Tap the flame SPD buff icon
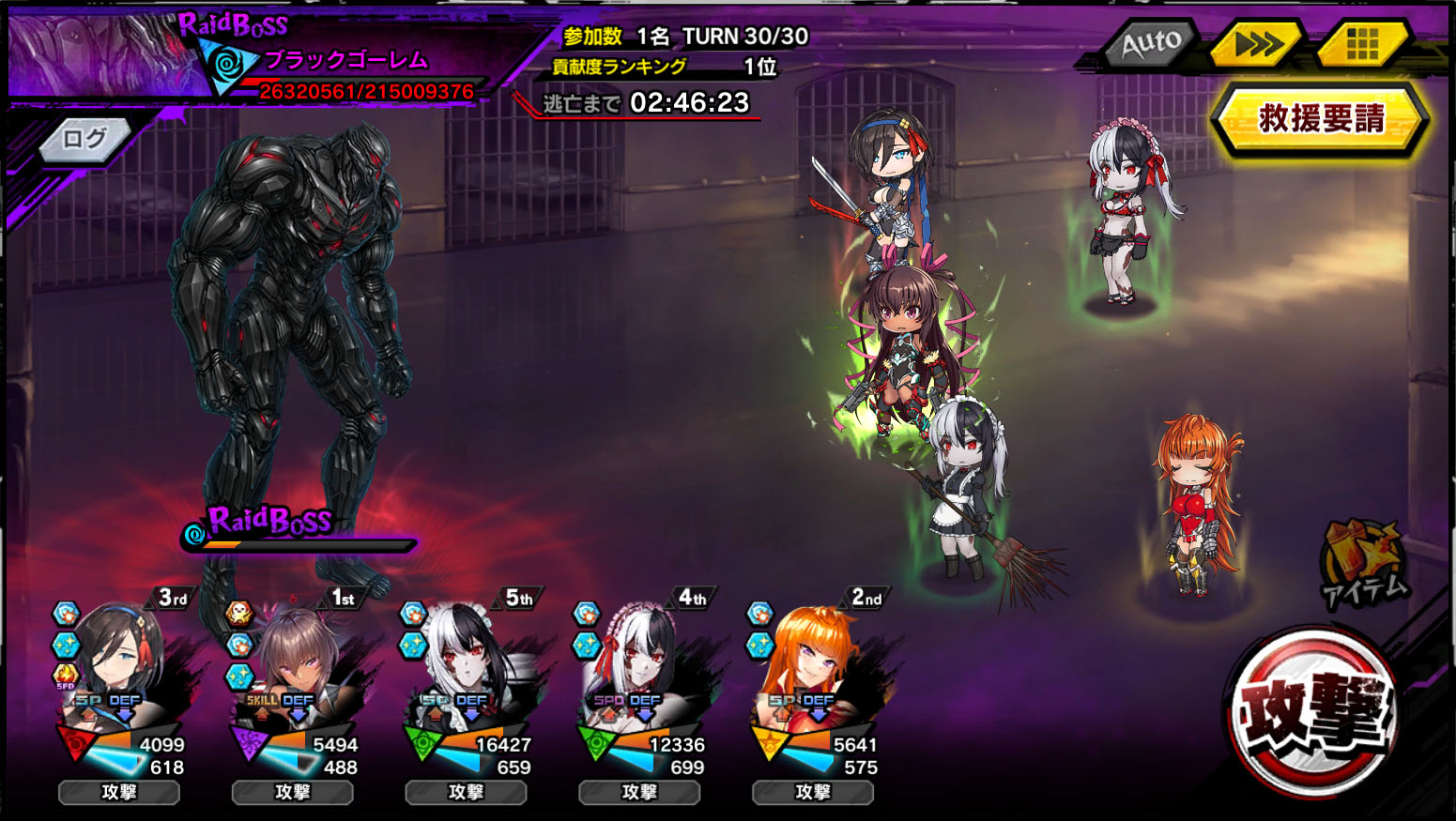The image size is (1456, 821). coord(66,675)
